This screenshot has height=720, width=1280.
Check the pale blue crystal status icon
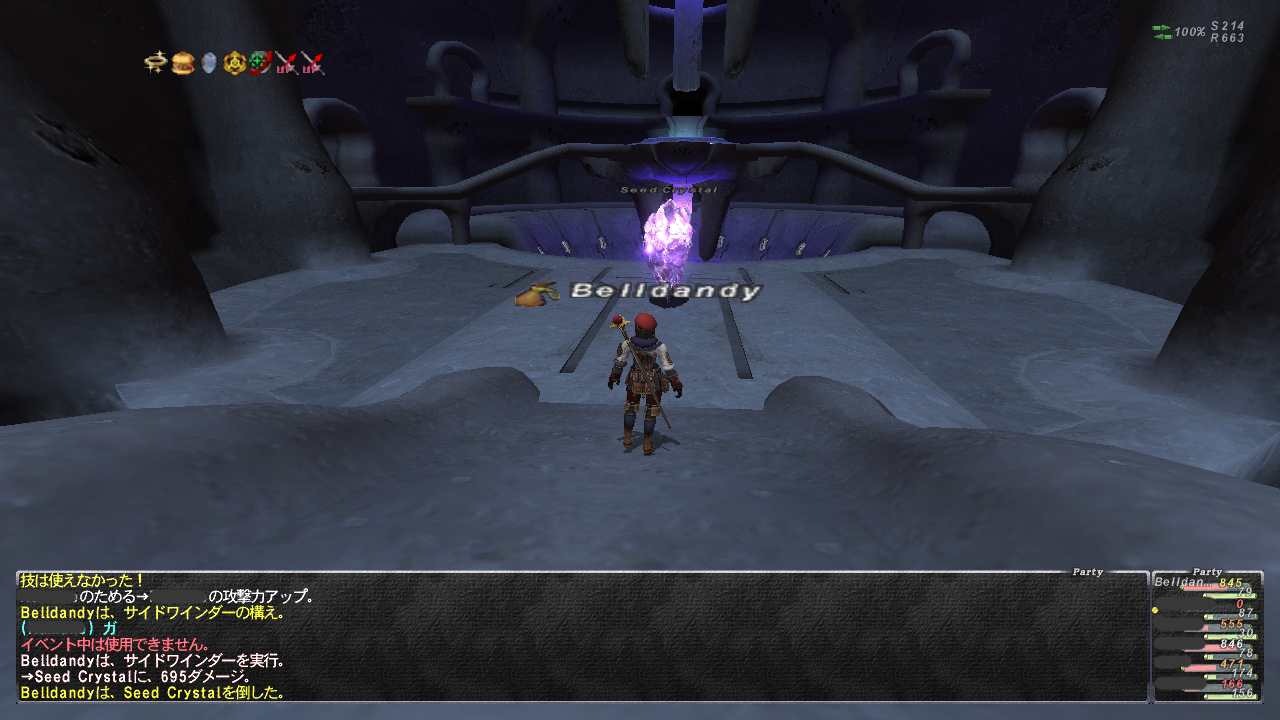tap(209, 63)
